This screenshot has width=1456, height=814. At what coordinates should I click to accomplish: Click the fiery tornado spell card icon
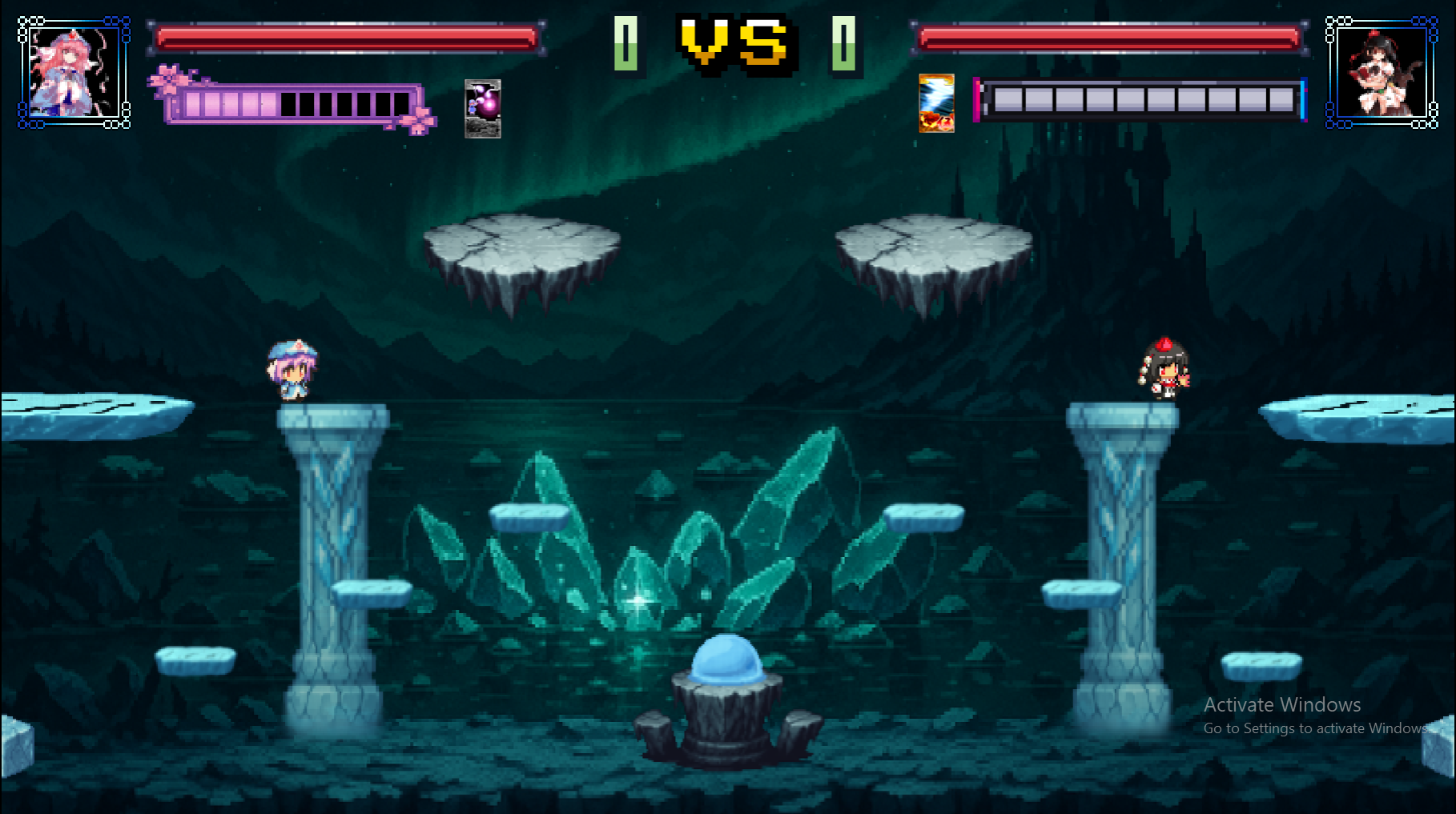click(935, 105)
